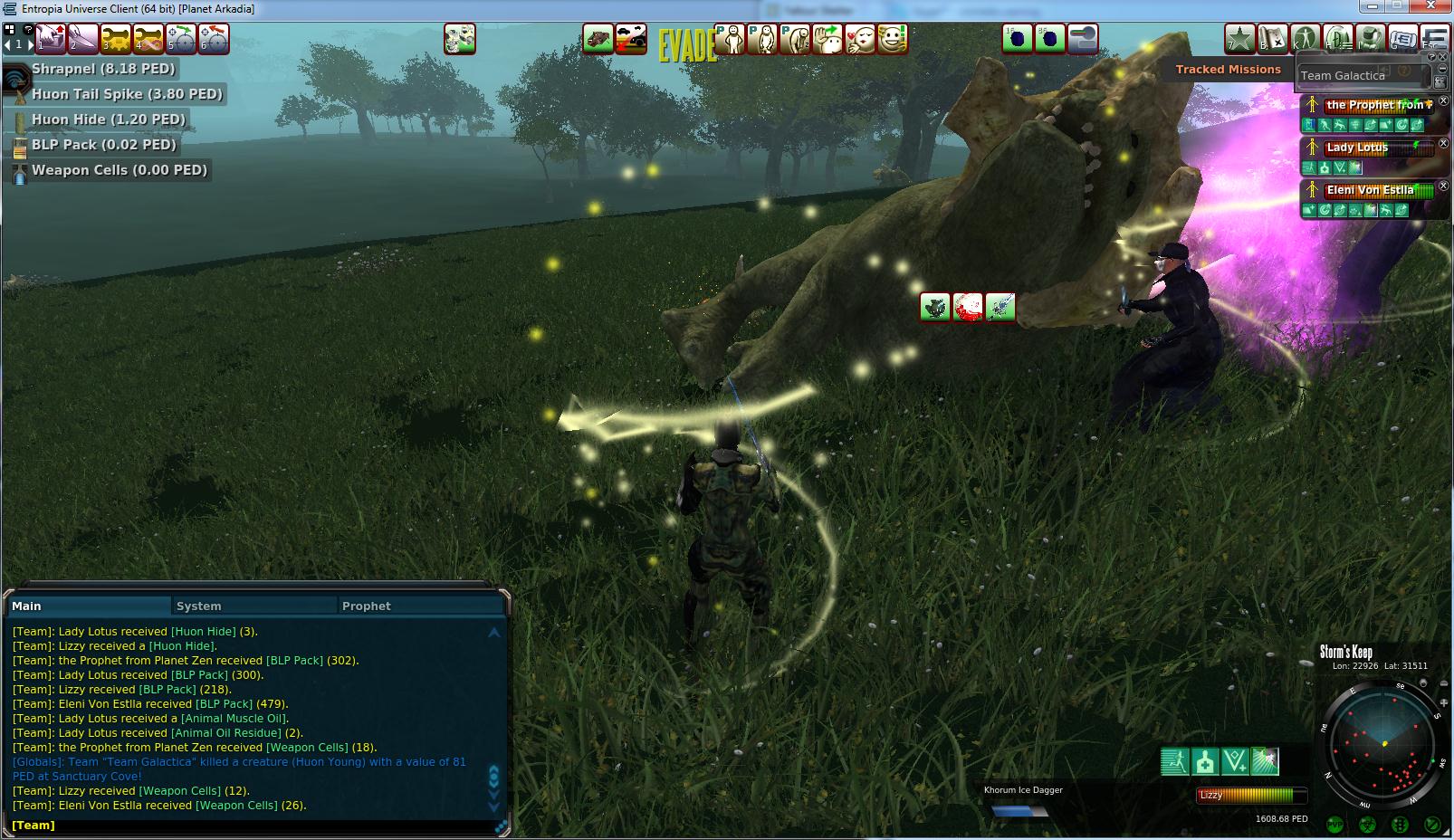Click the Shrapnel loot entry

(103, 69)
